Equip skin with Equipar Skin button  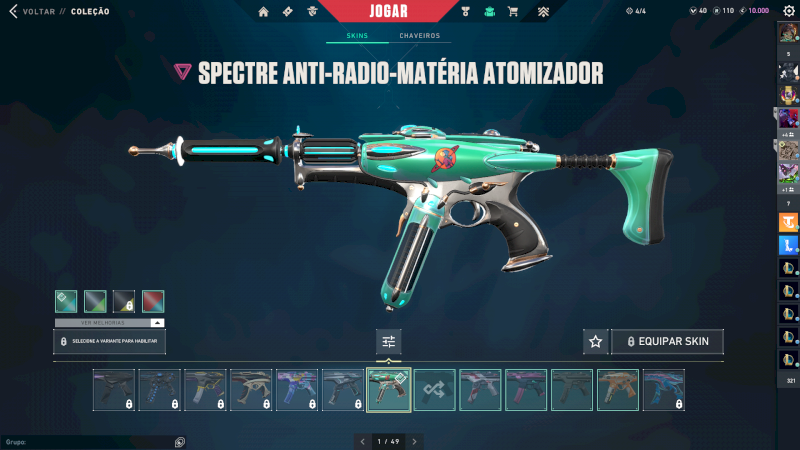(667, 342)
